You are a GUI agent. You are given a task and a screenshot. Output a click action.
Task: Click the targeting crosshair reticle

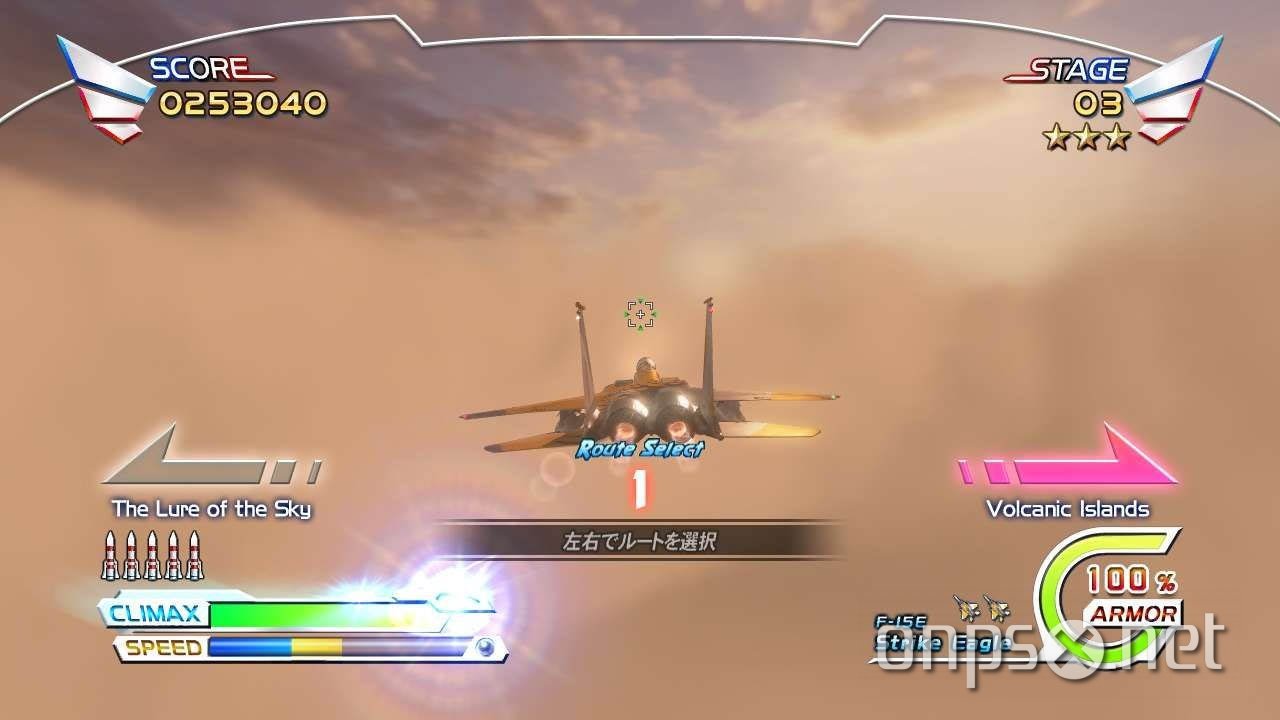640,312
